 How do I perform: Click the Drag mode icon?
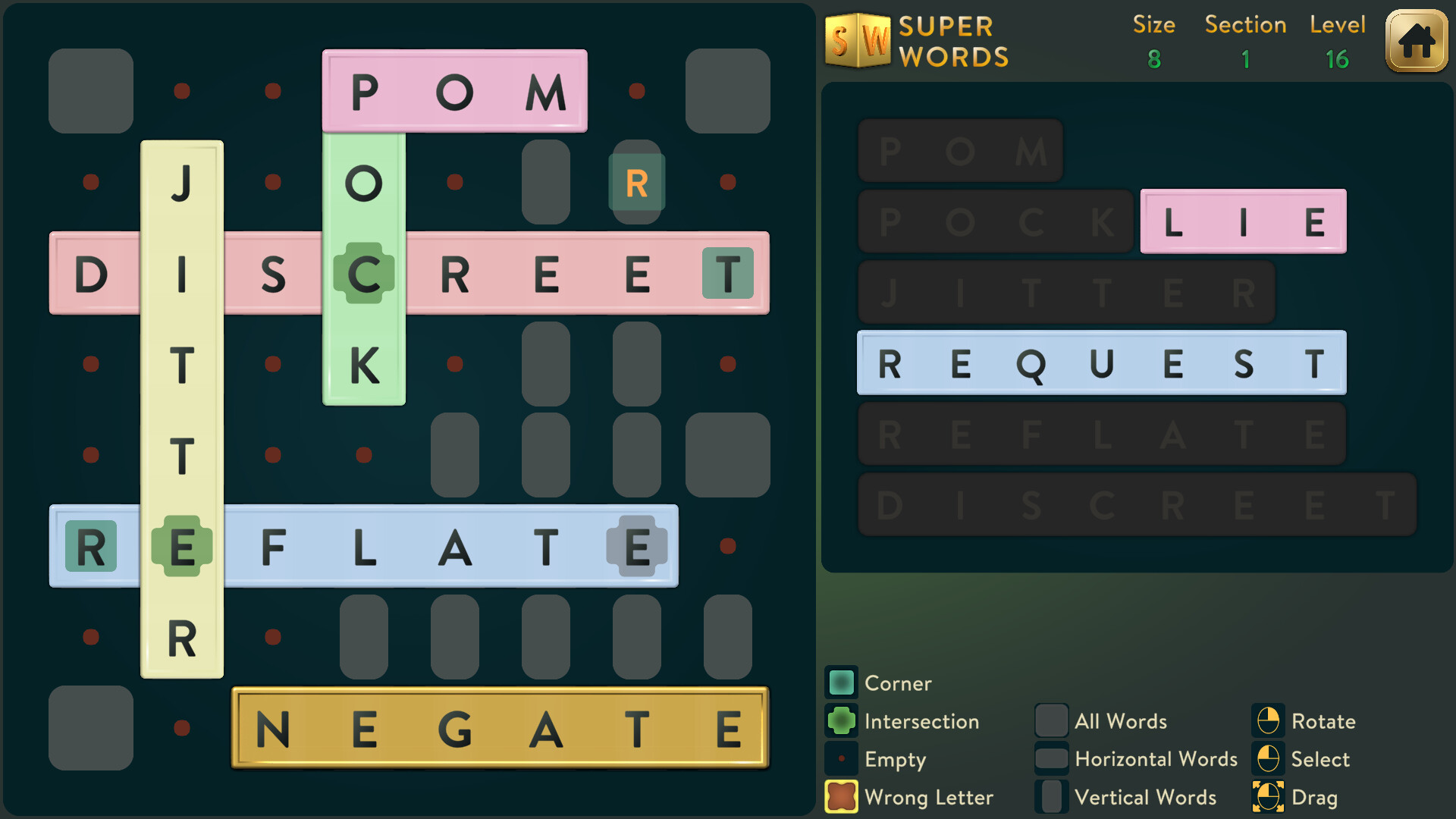pos(1269,797)
